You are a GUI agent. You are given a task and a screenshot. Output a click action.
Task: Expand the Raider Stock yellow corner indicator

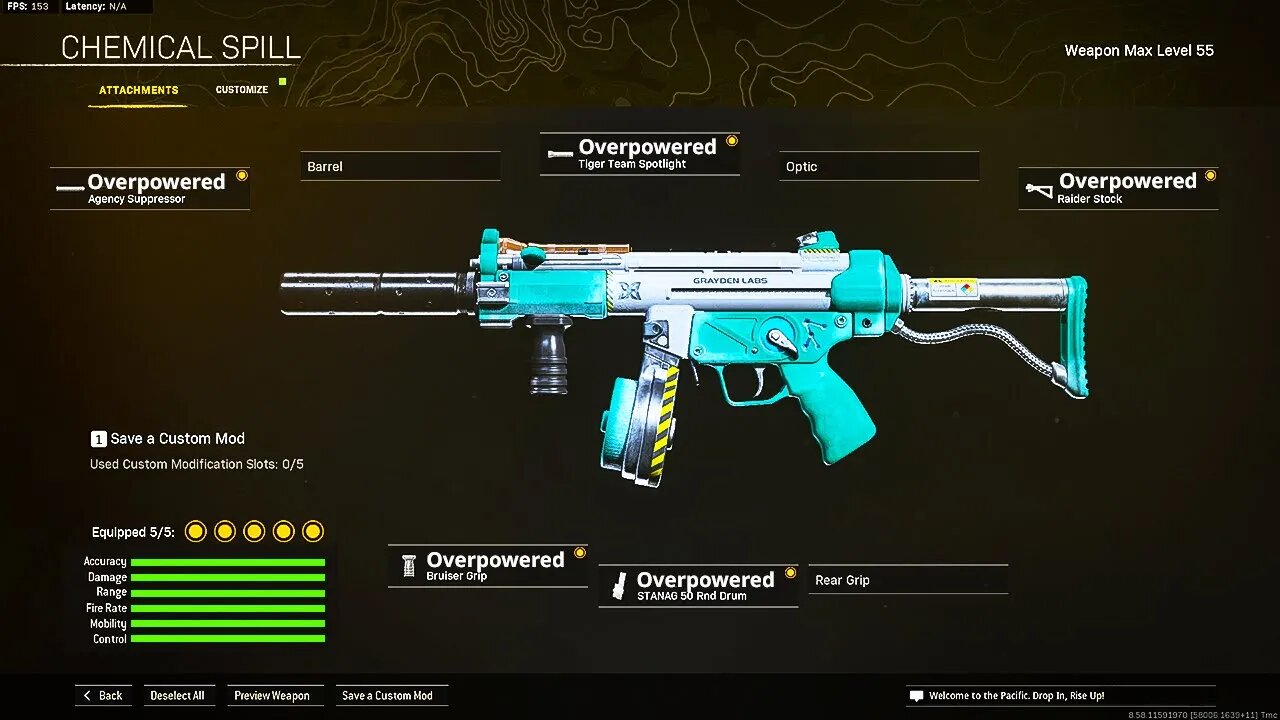click(1211, 175)
